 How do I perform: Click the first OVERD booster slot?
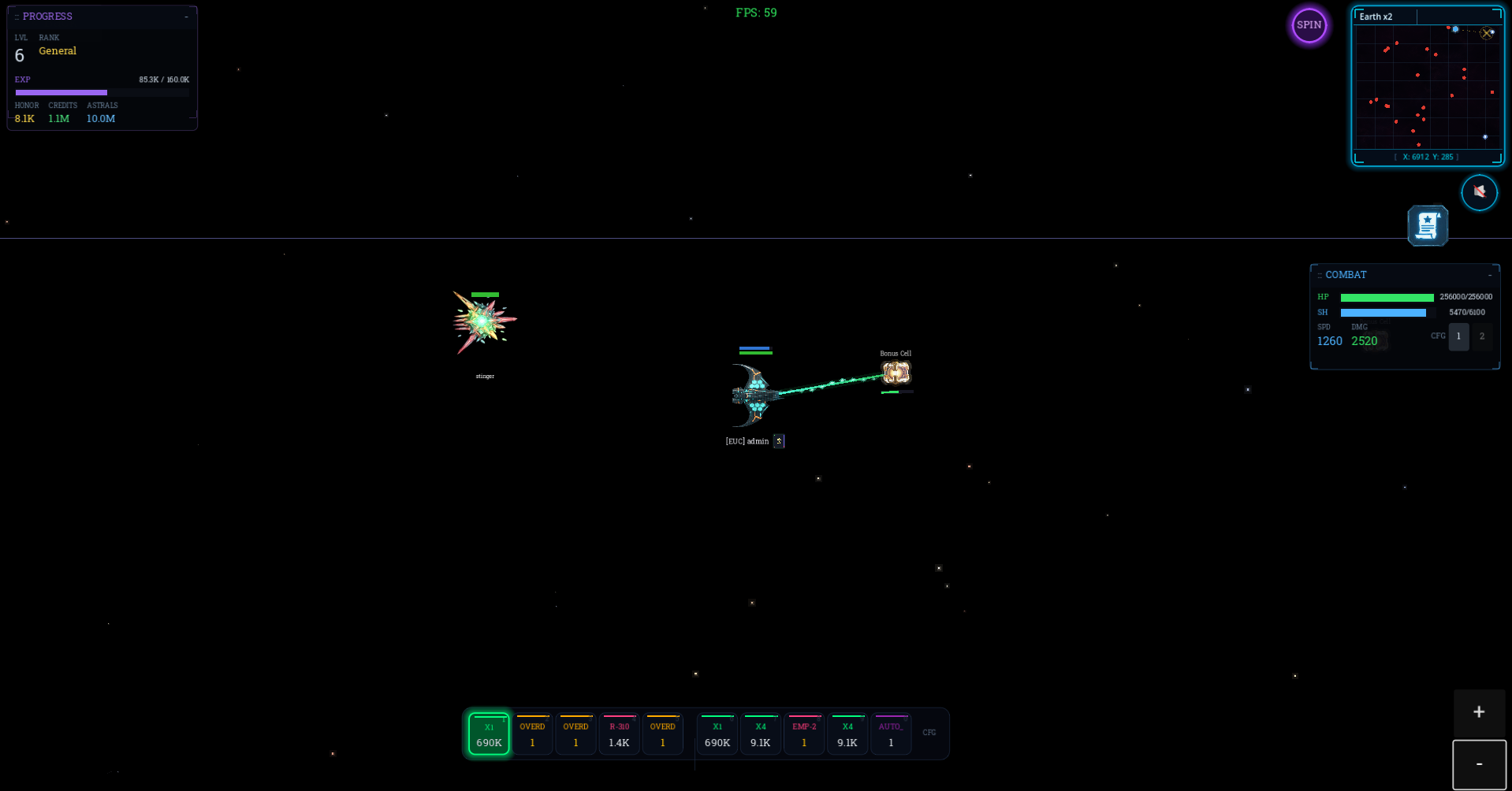(x=532, y=733)
